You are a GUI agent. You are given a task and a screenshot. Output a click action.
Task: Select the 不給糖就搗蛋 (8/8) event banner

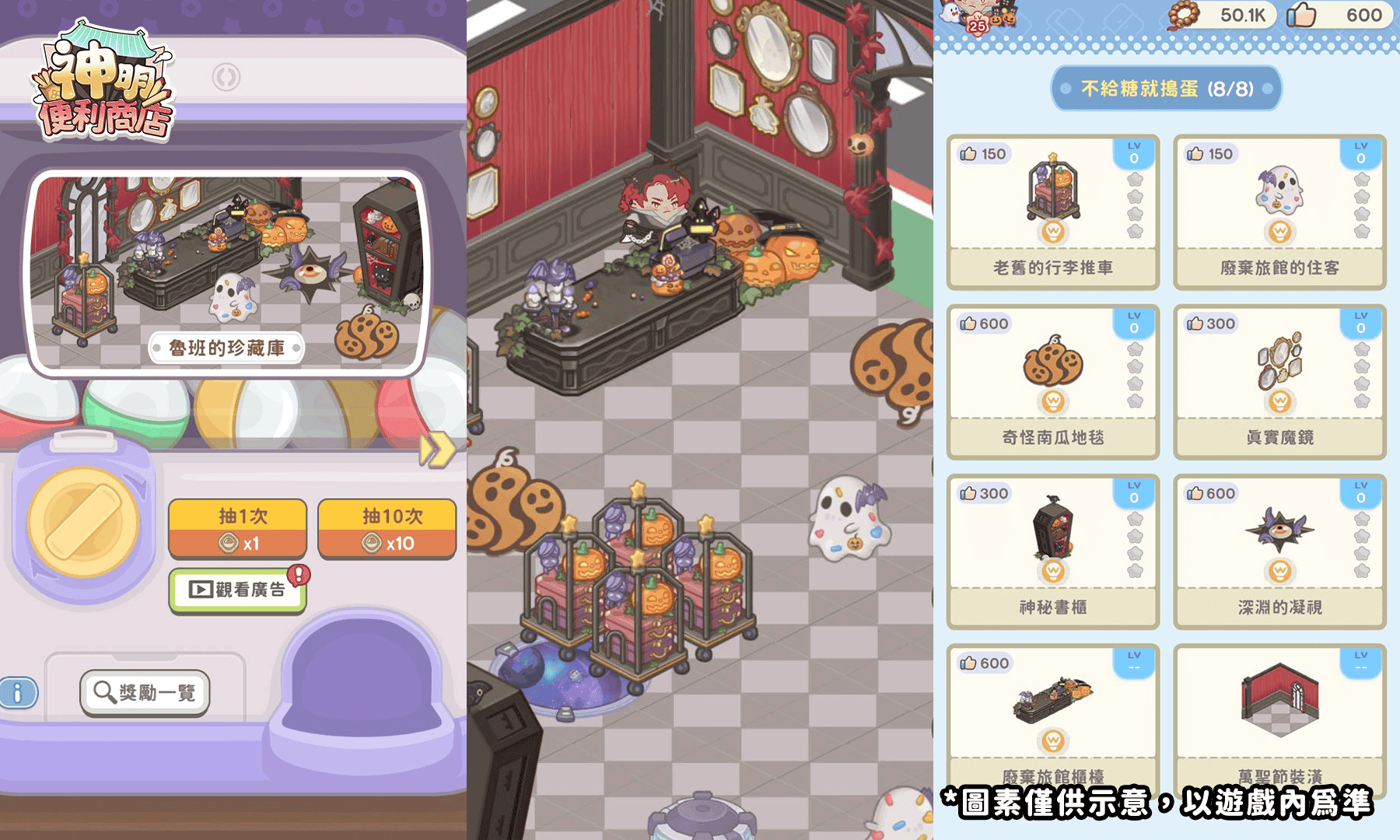pyautogui.click(x=1166, y=88)
